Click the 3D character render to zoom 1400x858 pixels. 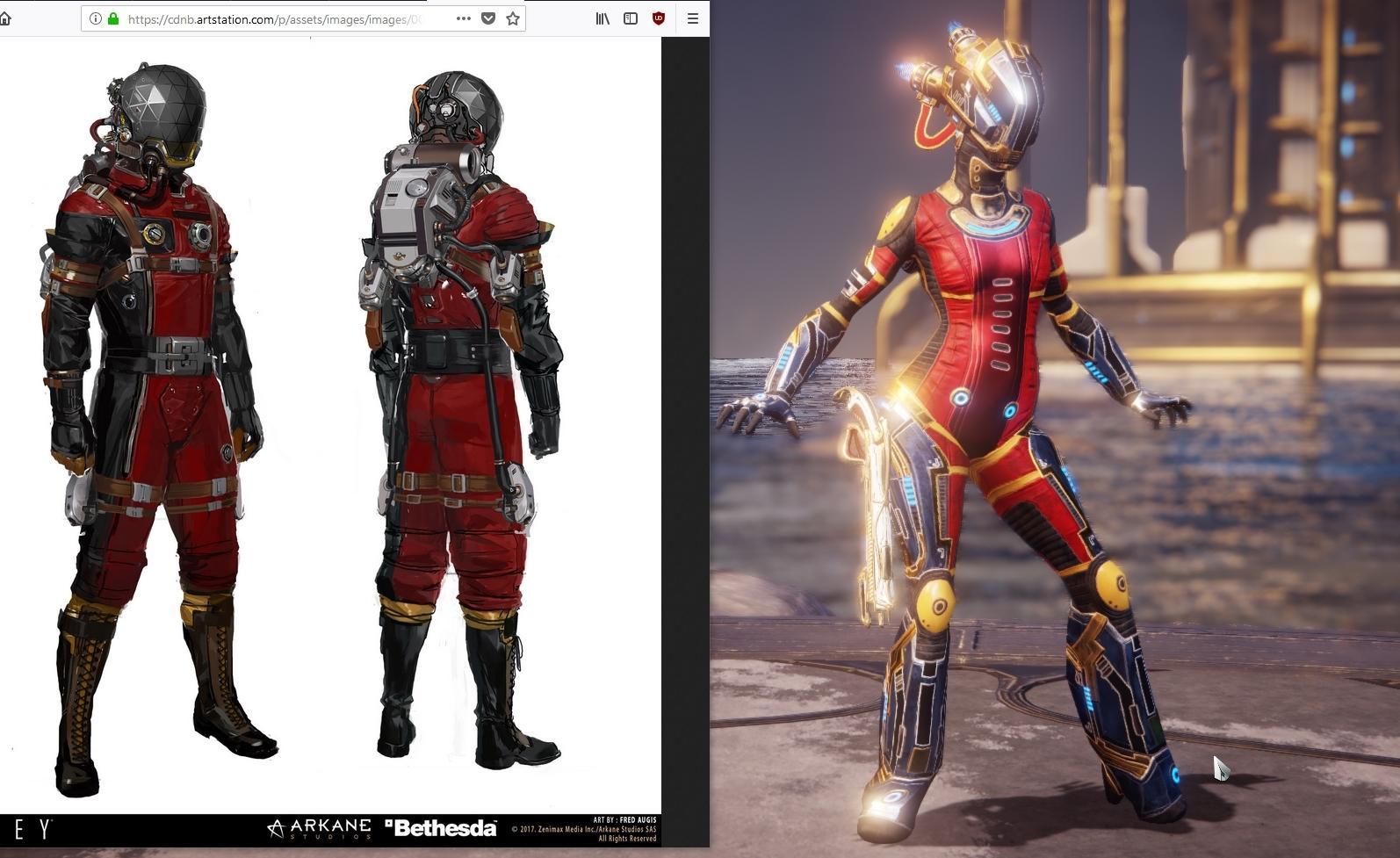992,395
